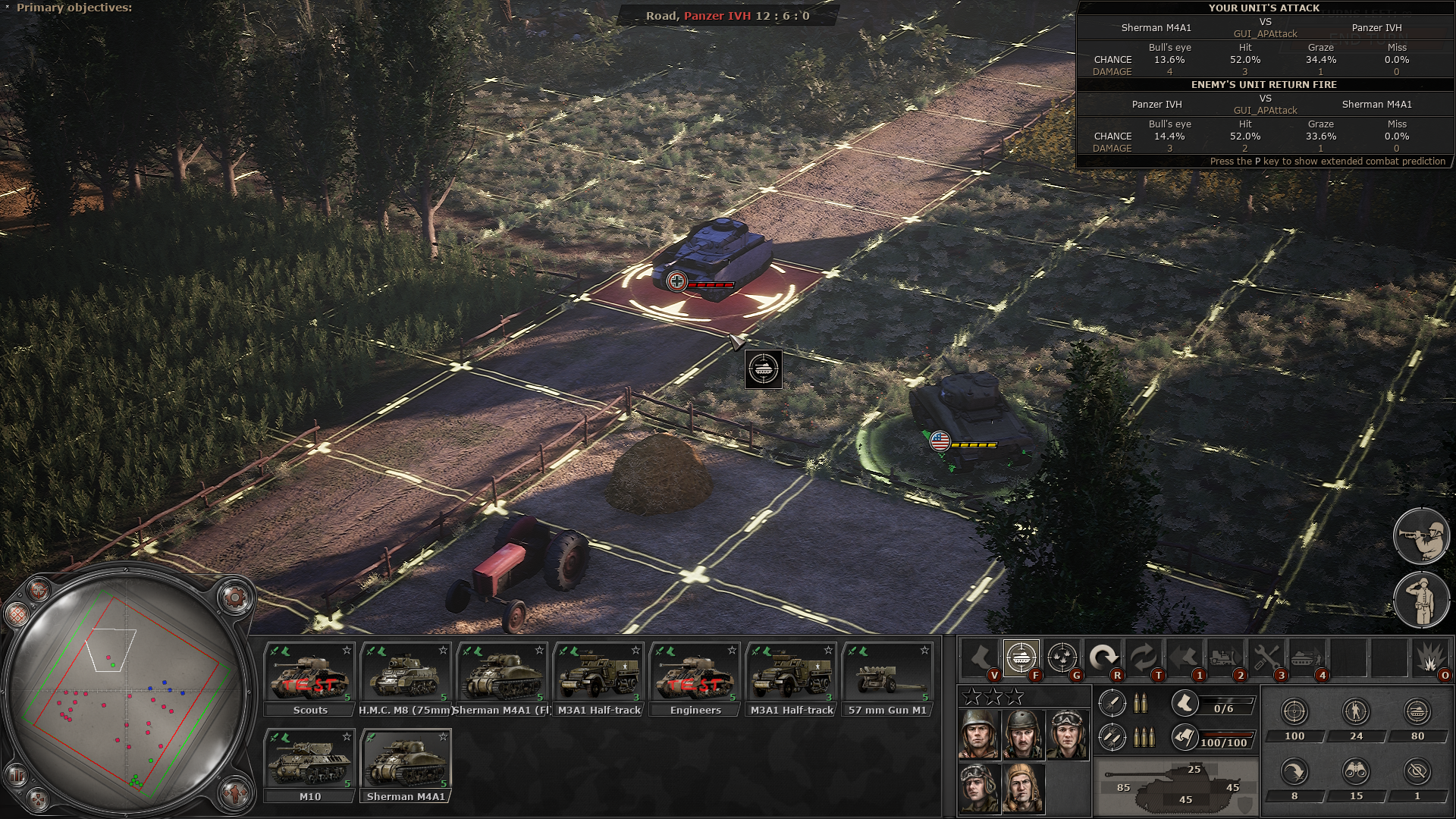Click the swap cycle arrows command
Viewport: 1456px width, 819px height.
pos(1144,657)
